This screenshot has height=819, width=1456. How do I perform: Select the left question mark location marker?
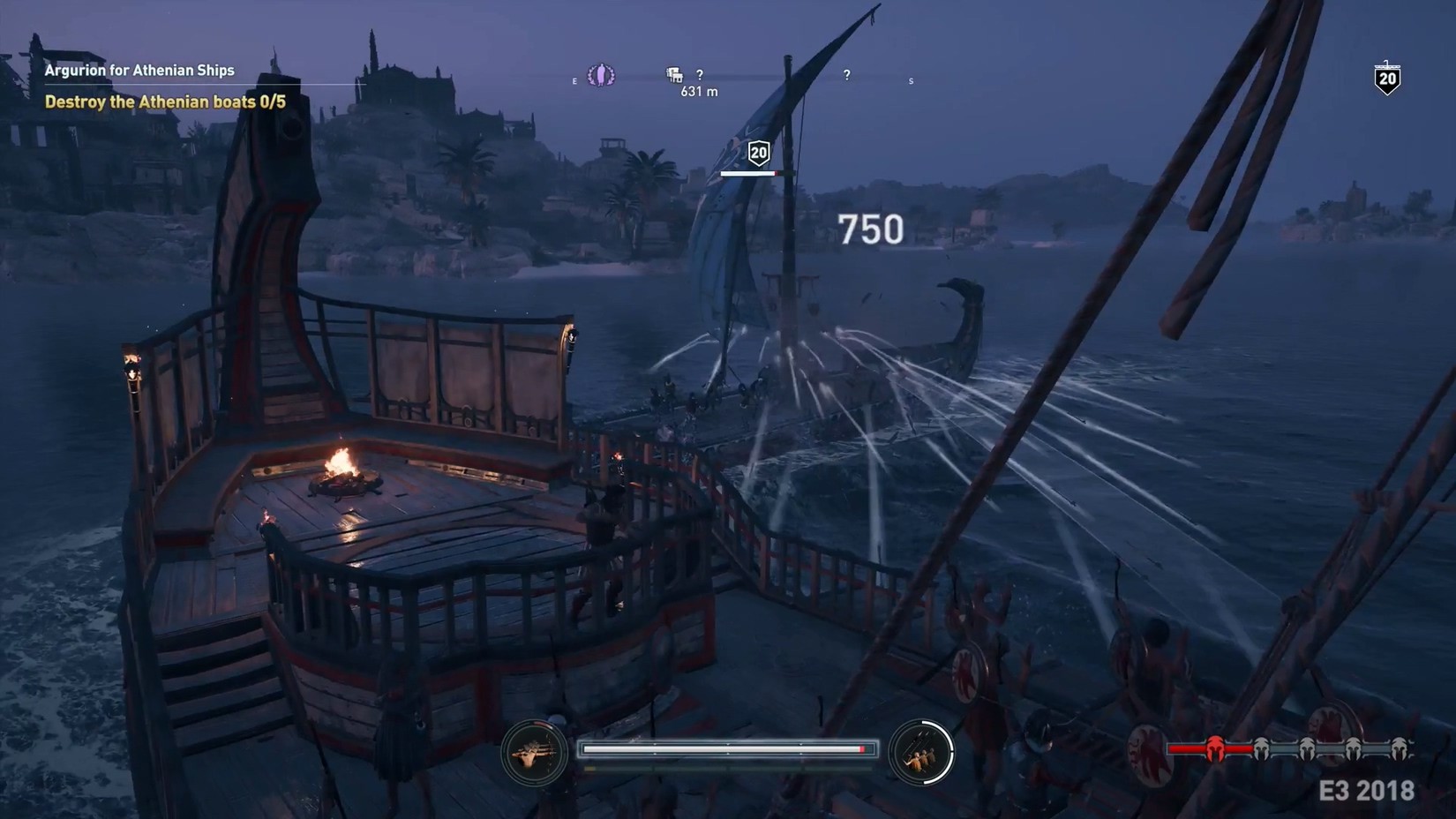700,75
